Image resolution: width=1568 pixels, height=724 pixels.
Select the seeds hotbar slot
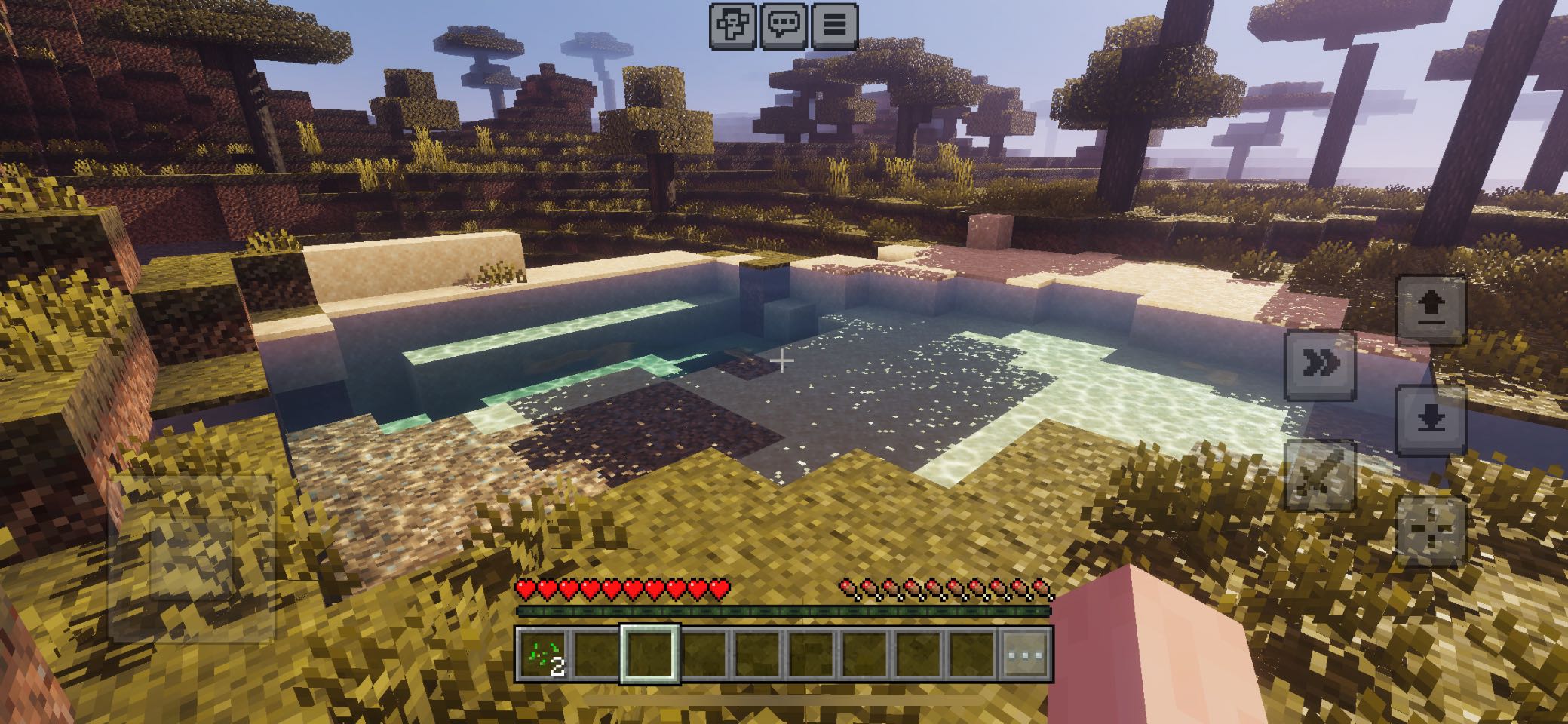tap(542, 654)
